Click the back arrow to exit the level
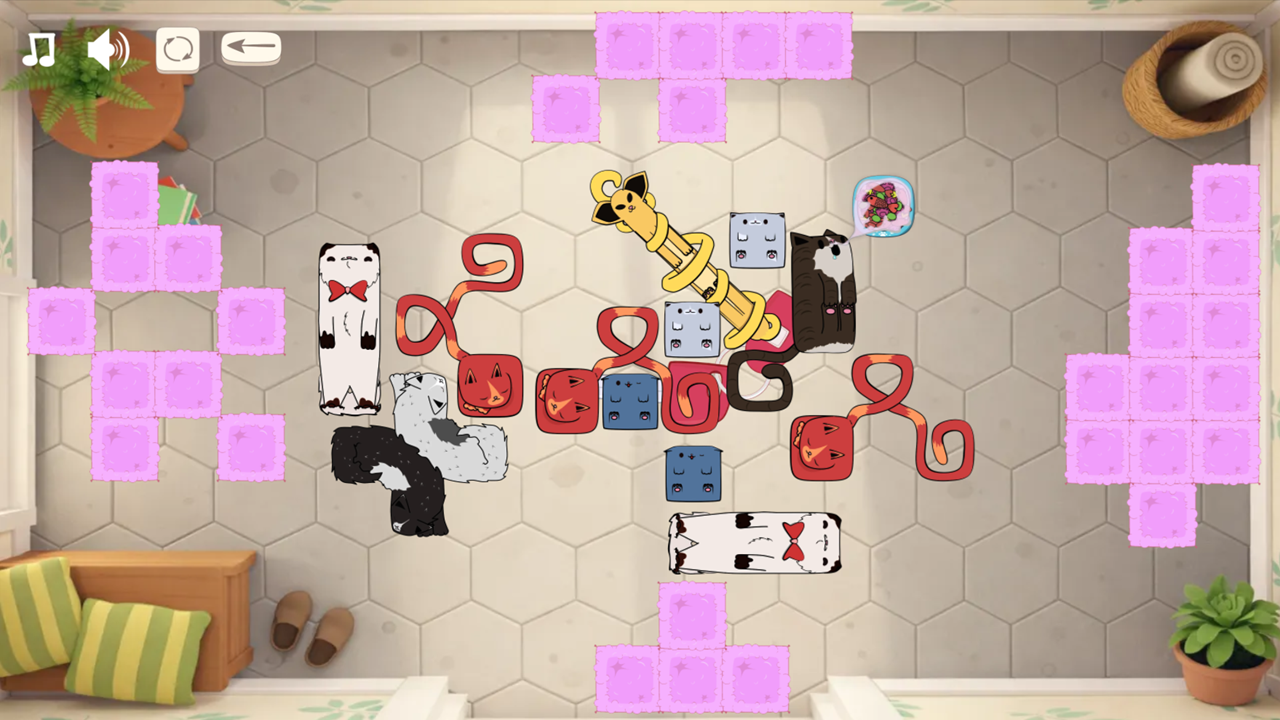The image size is (1280, 720). [x=250, y=46]
